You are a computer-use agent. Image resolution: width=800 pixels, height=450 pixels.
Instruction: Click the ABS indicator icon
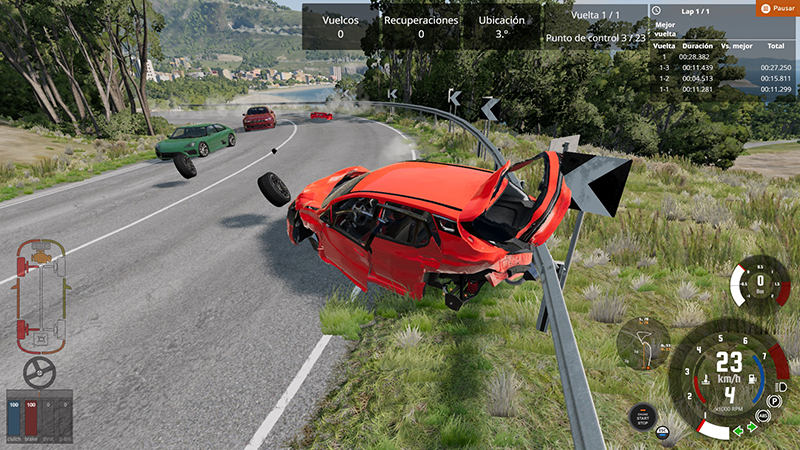(x=763, y=414)
